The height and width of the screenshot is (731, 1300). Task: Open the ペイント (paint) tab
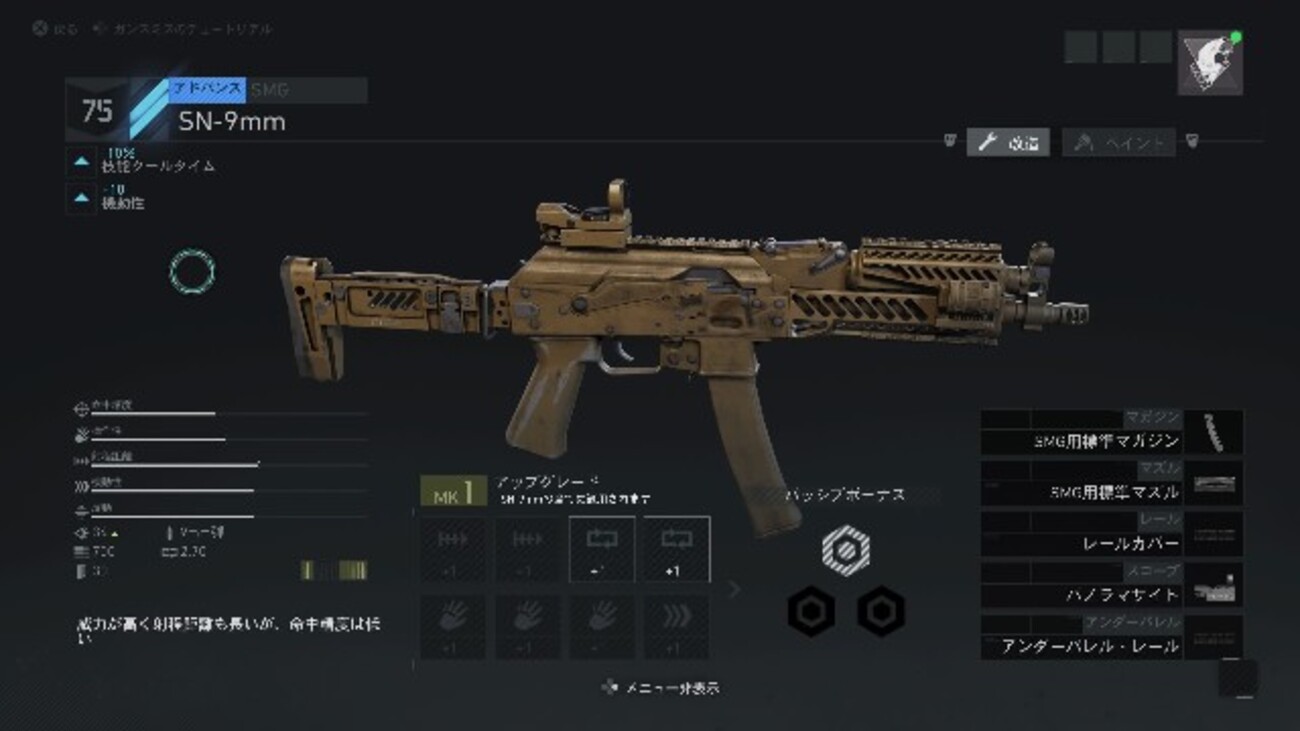(1119, 143)
